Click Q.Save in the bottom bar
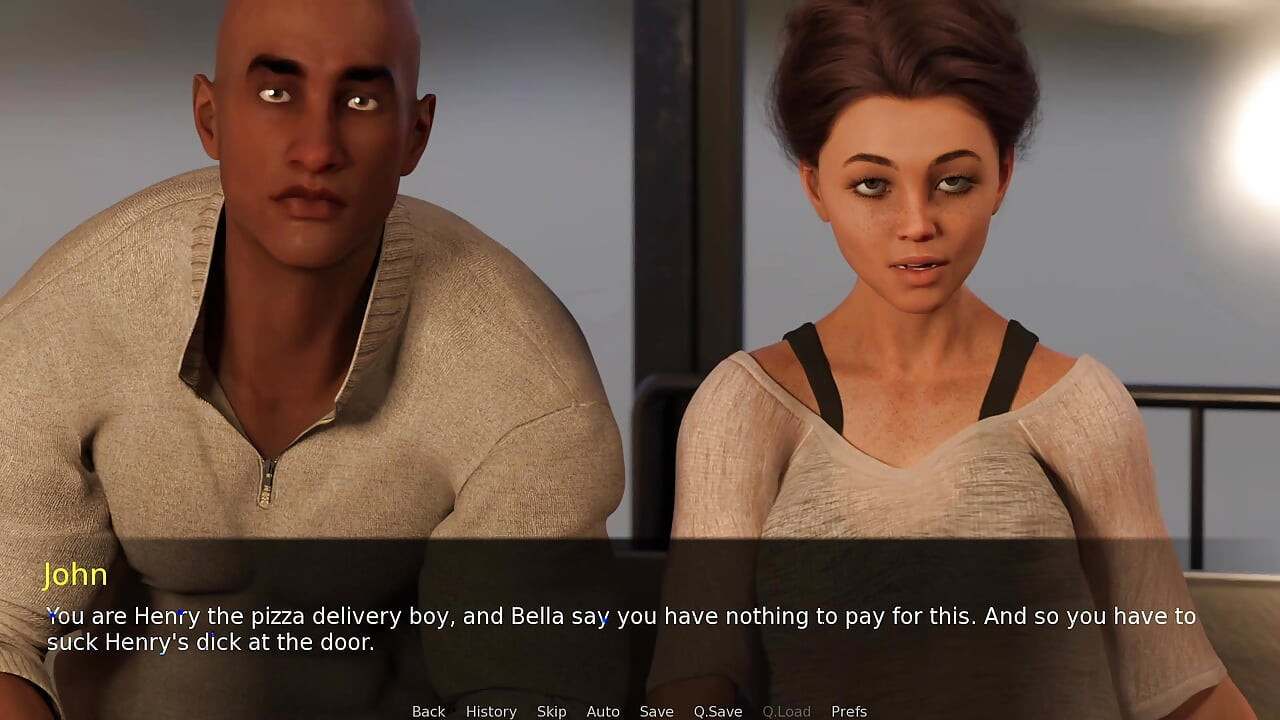This screenshot has height=720, width=1280. [x=717, y=711]
